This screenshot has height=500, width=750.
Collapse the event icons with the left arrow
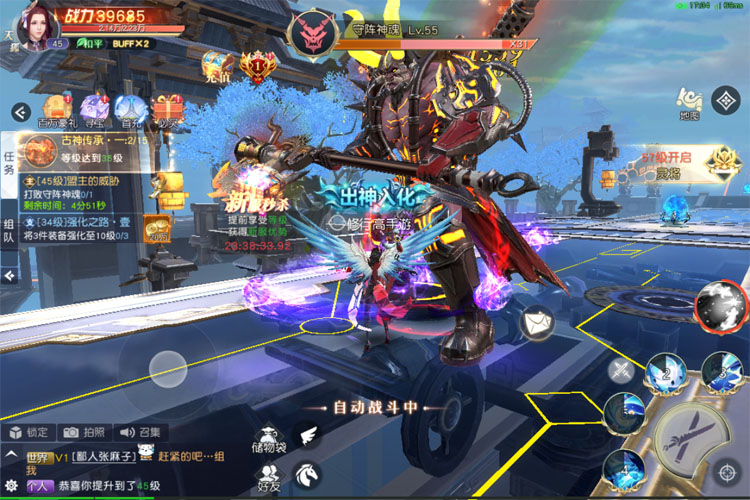[x=18, y=112]
